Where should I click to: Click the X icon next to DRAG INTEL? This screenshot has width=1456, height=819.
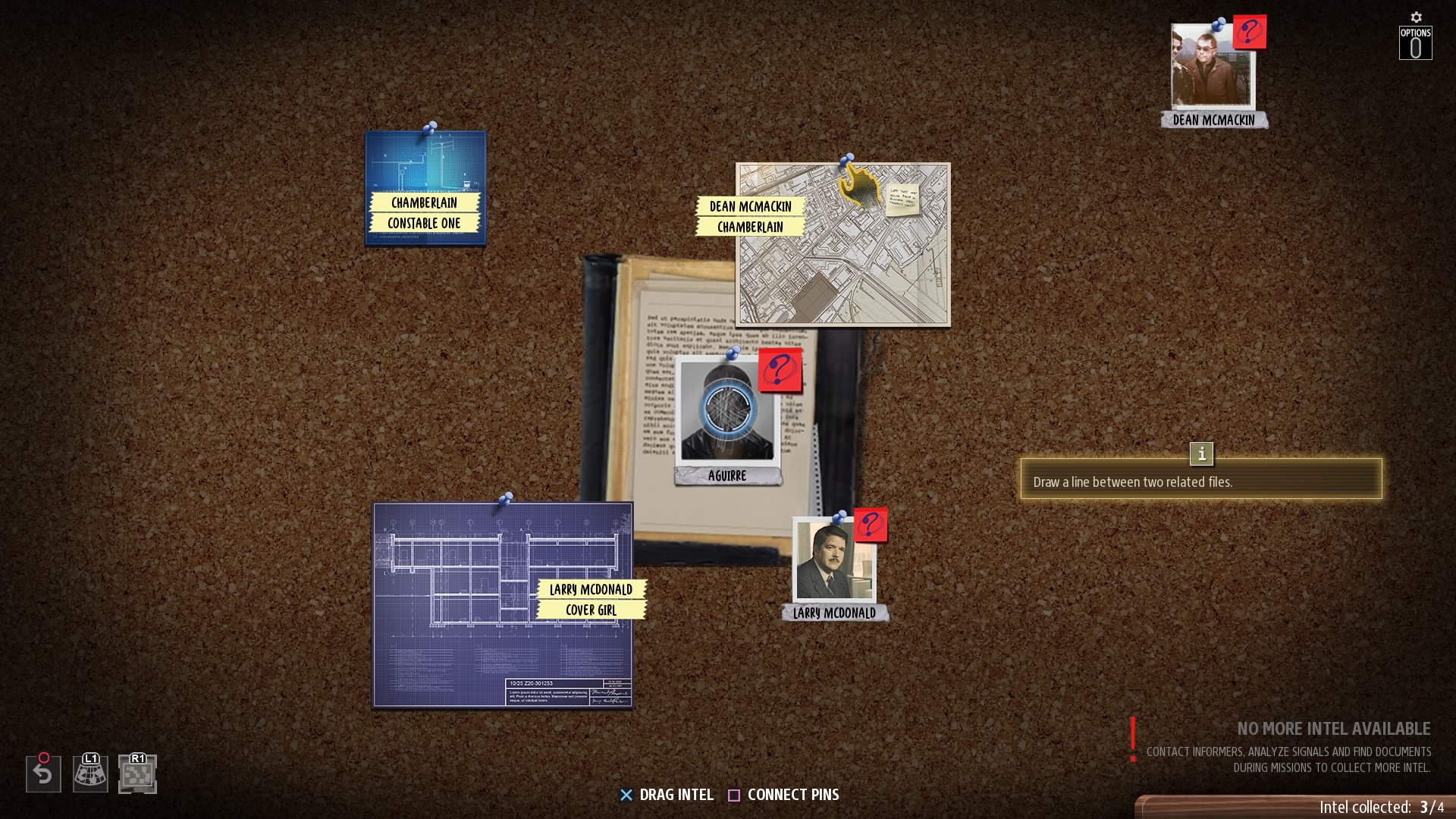point(626,795)
